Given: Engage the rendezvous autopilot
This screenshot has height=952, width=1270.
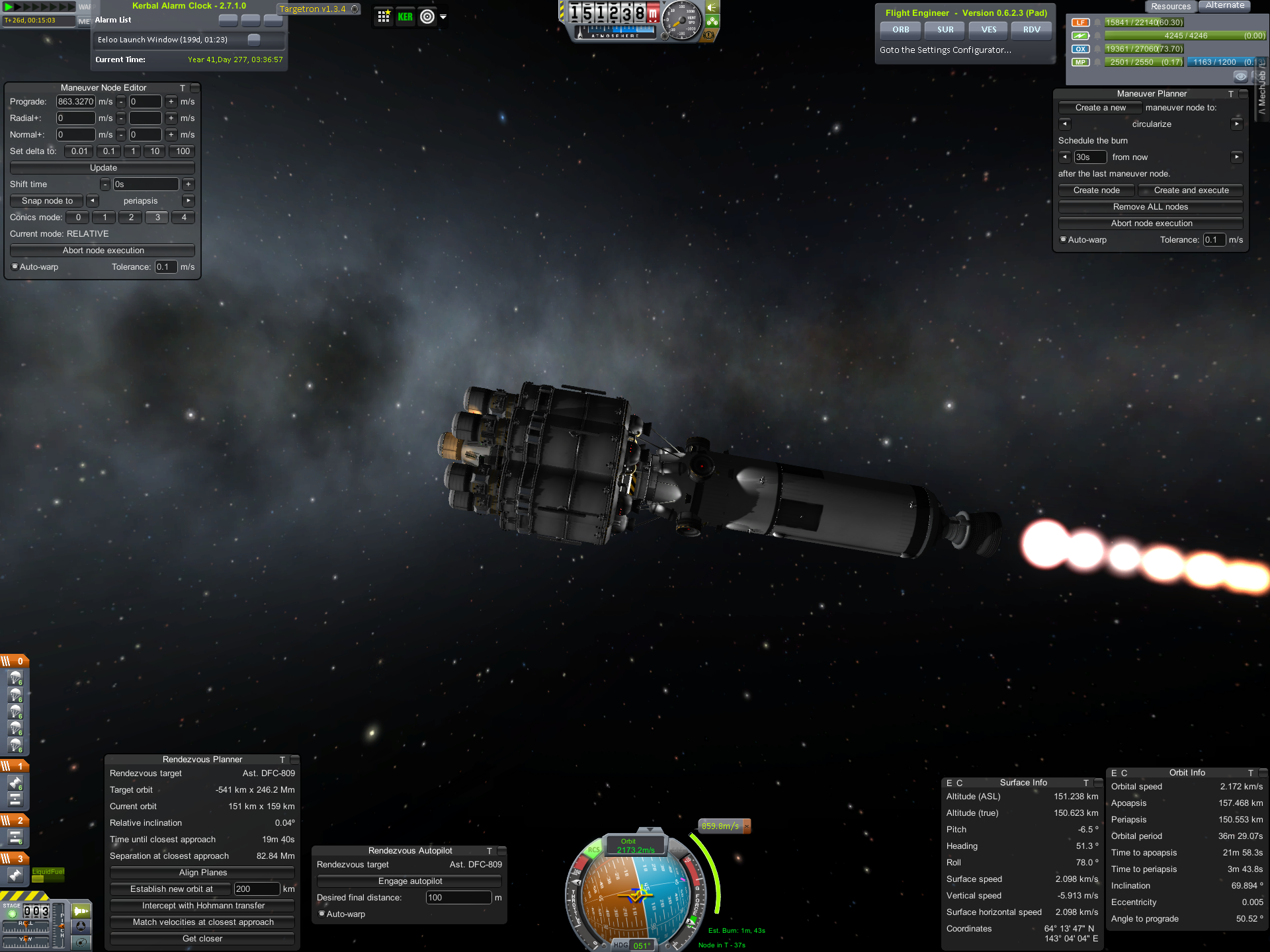Looking at the screenshot, I should pyautogui.click(x=409, y=881).
